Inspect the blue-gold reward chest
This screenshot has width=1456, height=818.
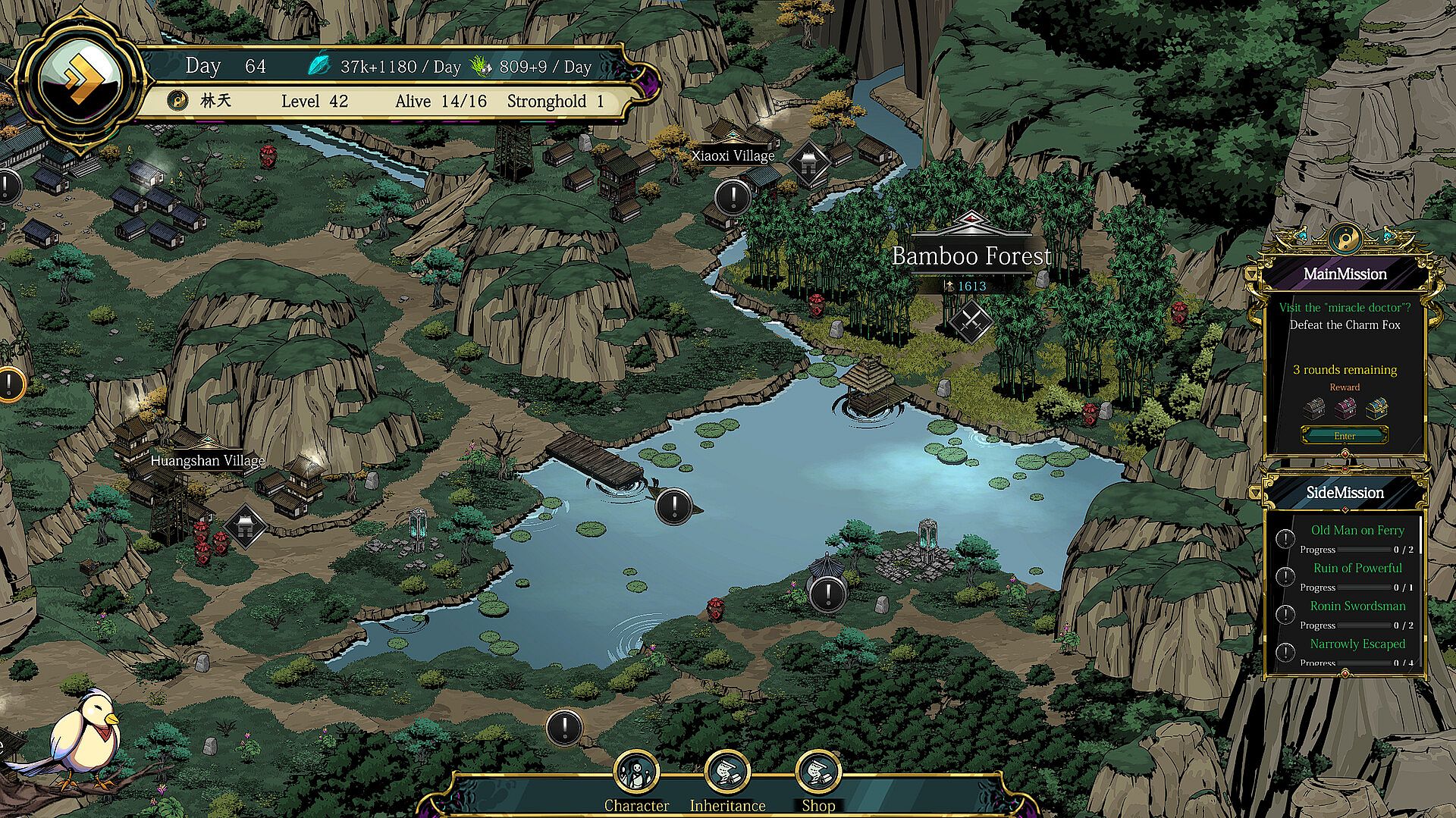(1376, 409)
